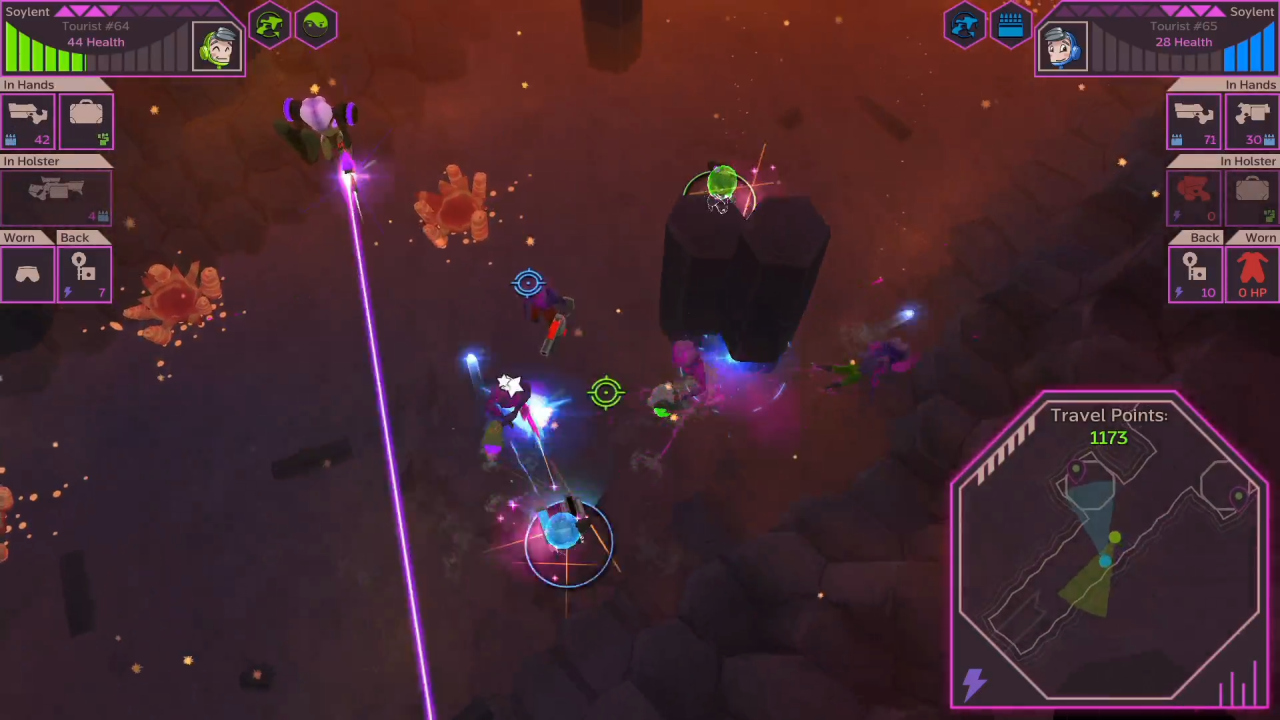Select the pistol showing 30 ammo in Tourist #65's hands

click(x=1252, y=120)
